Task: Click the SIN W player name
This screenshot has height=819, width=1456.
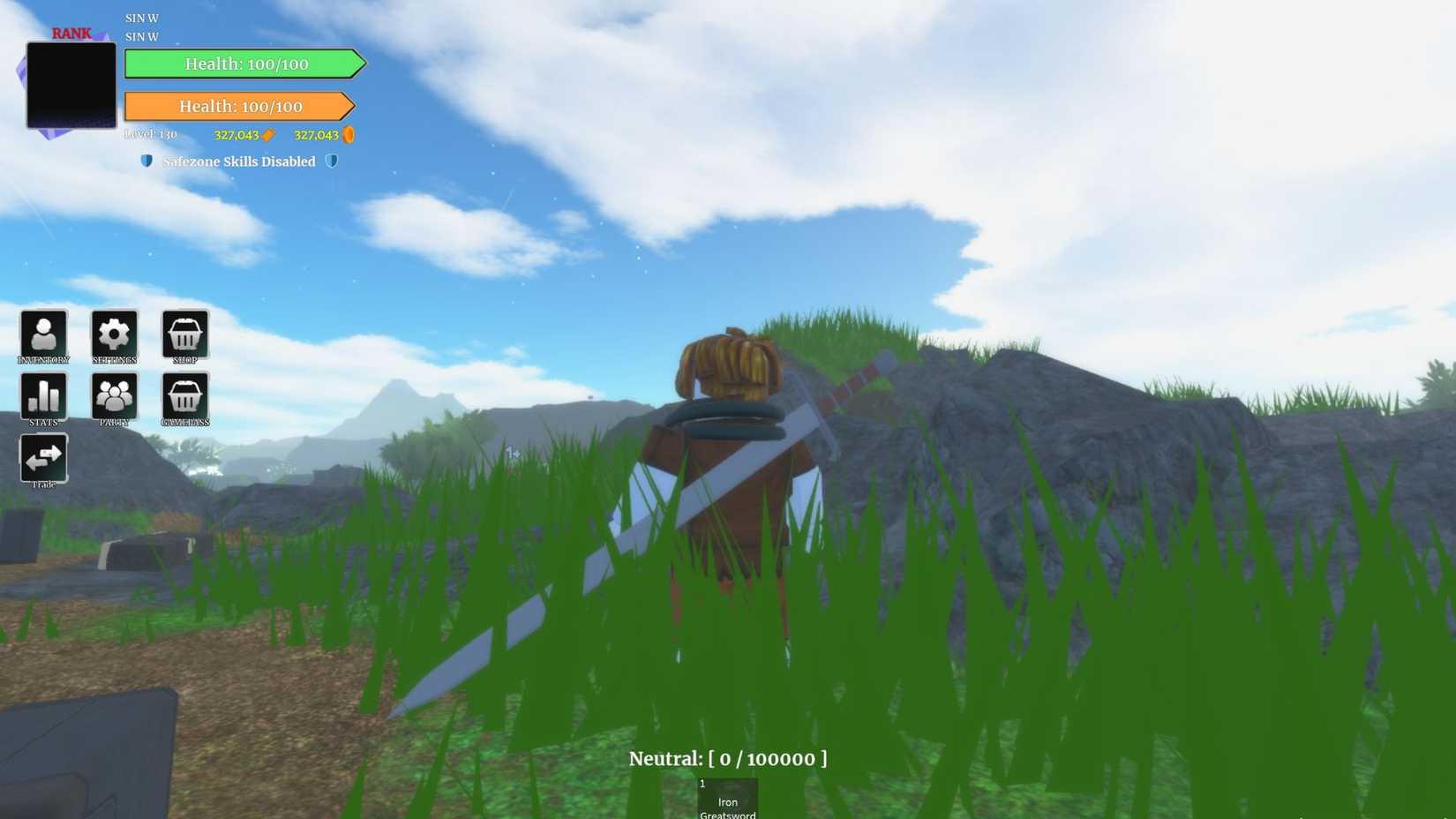Action: point(140,17)
